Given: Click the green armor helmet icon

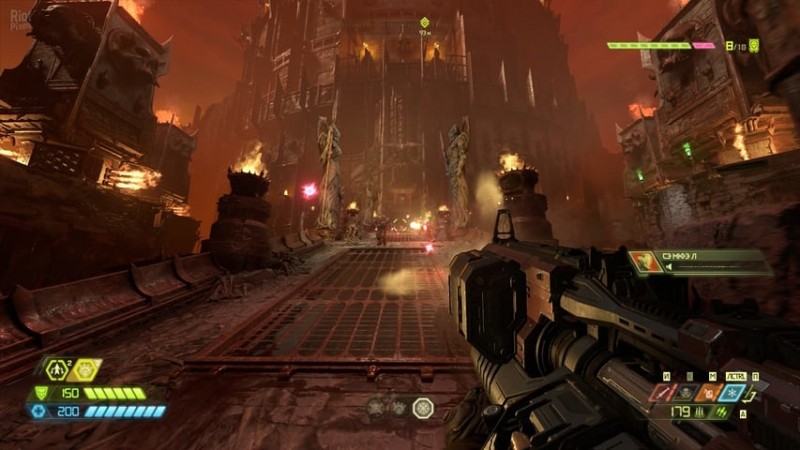Looking at the screenshot, I should point(41,393).
